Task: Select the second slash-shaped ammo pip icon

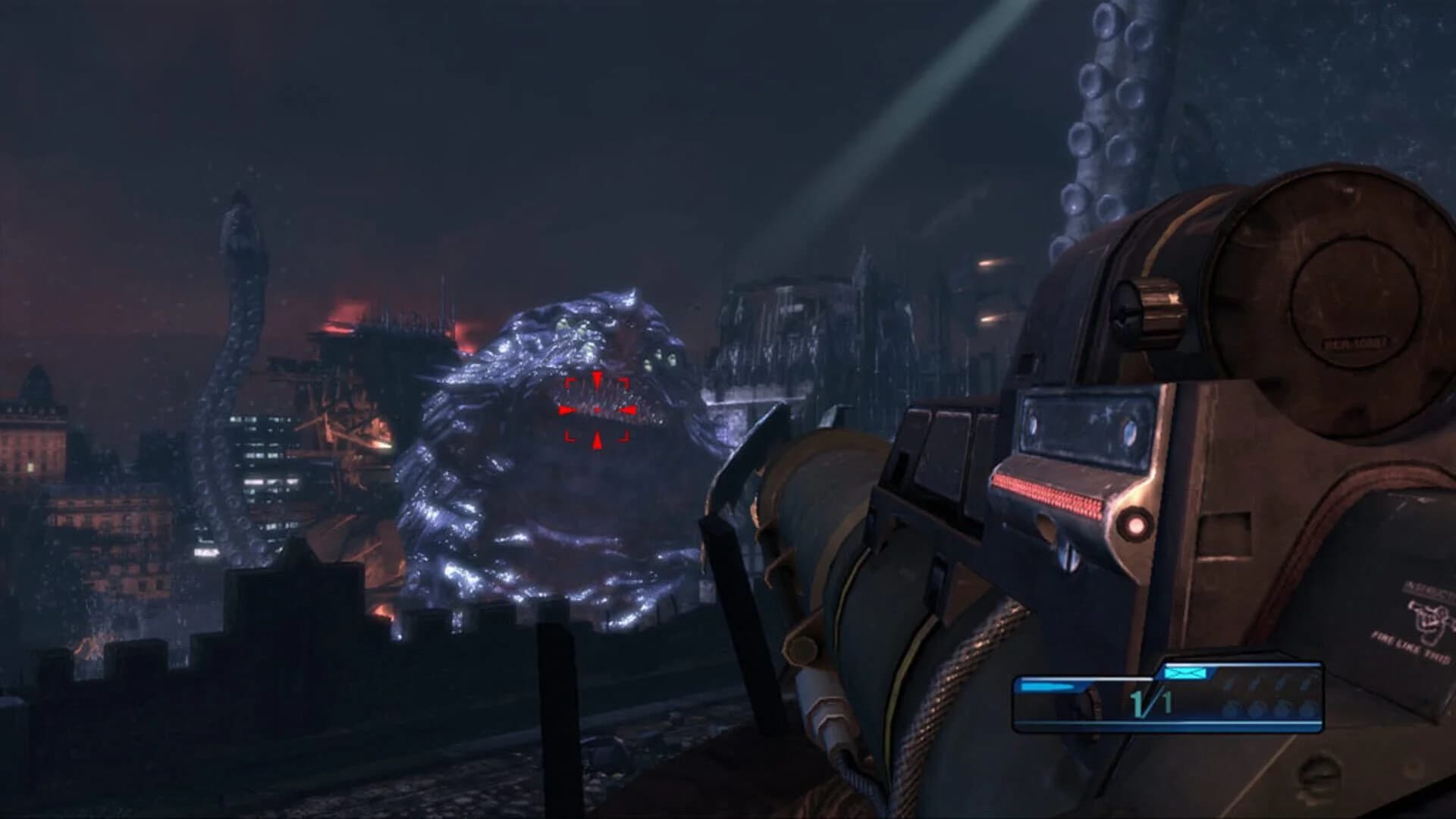Action: [x=1255, y=681]
